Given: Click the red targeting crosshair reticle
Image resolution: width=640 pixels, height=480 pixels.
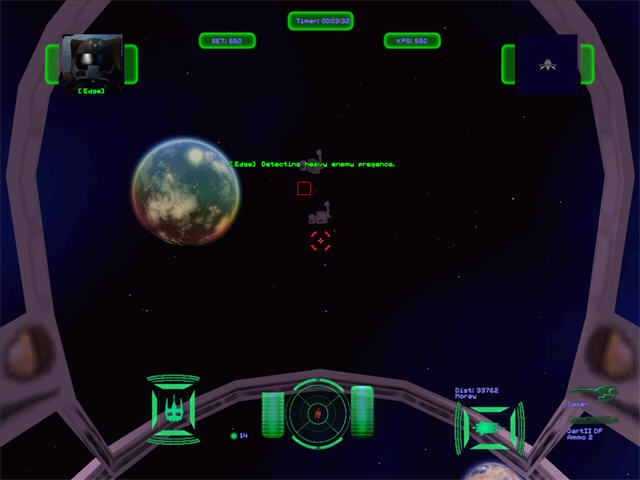Looking at the screenshot, I should pos(320,240).
